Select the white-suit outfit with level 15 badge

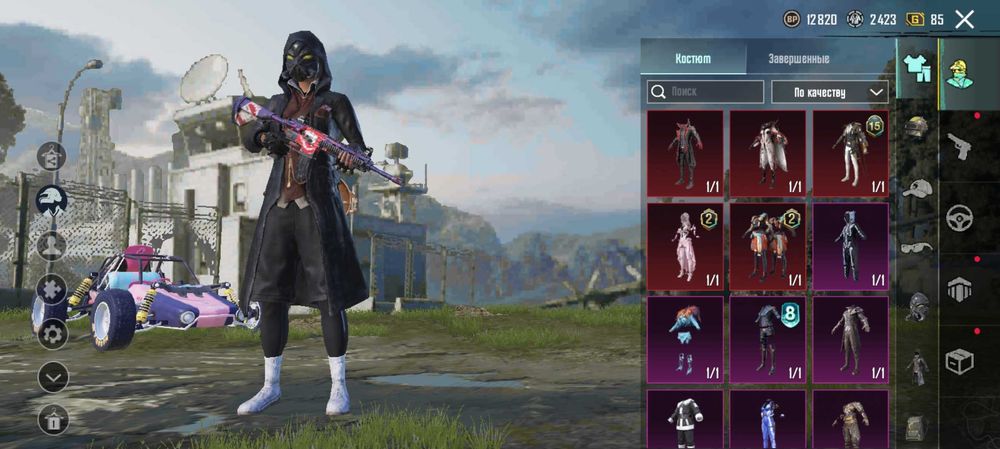click(850, 153)
